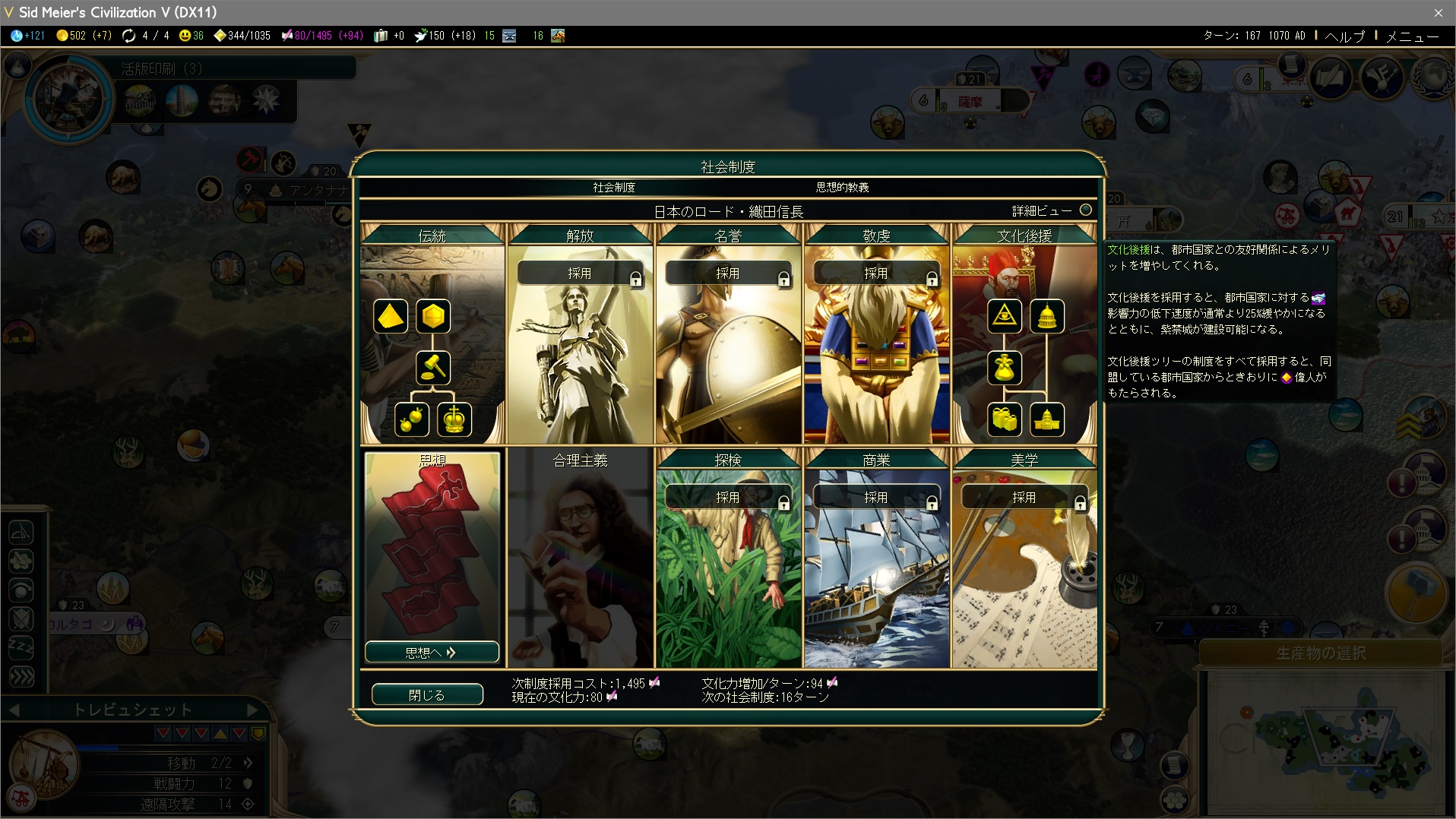Viewport: 1456px width, 819px height.
Task: Open ideology via the 思想へ button
Action: click(431, 652)
